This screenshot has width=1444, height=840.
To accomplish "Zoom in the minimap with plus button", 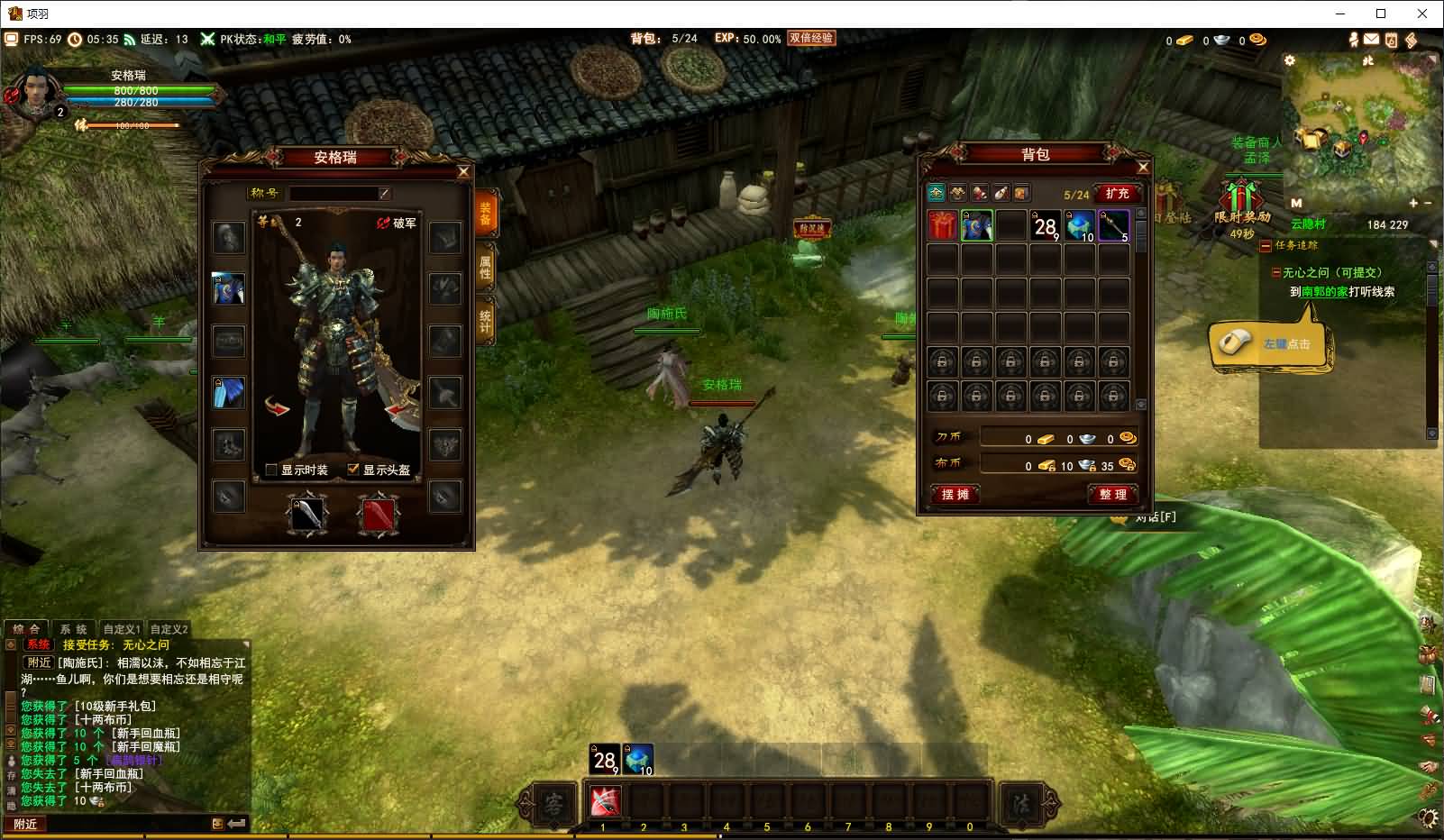I will click(x=1412, y=204).
